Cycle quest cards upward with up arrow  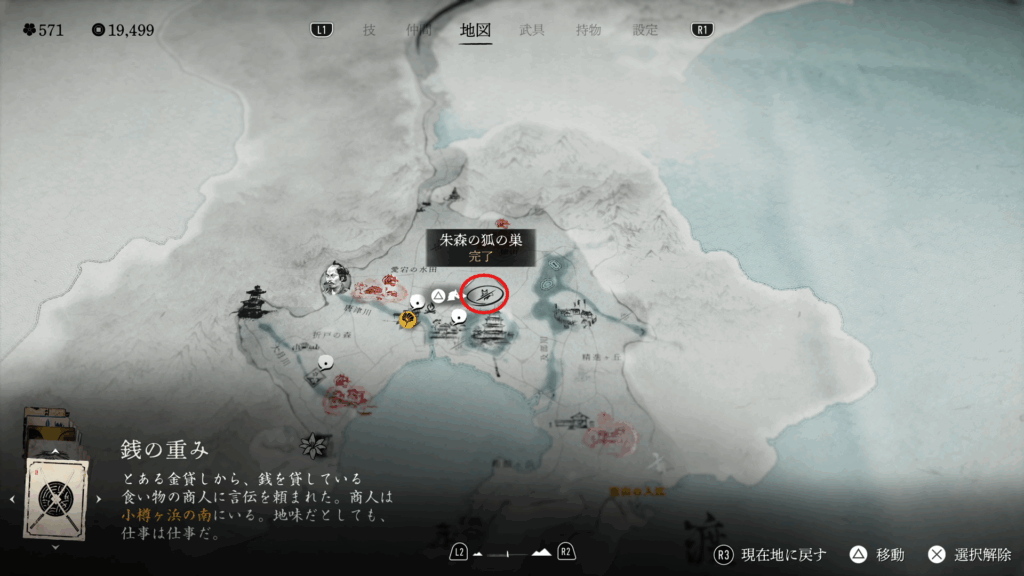[55, 450]
